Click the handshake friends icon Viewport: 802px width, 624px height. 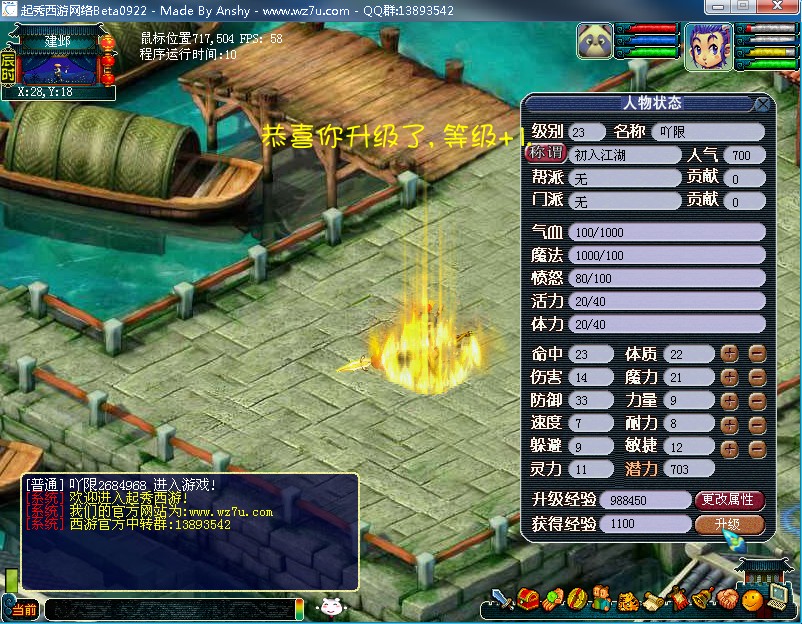[727, 600]
